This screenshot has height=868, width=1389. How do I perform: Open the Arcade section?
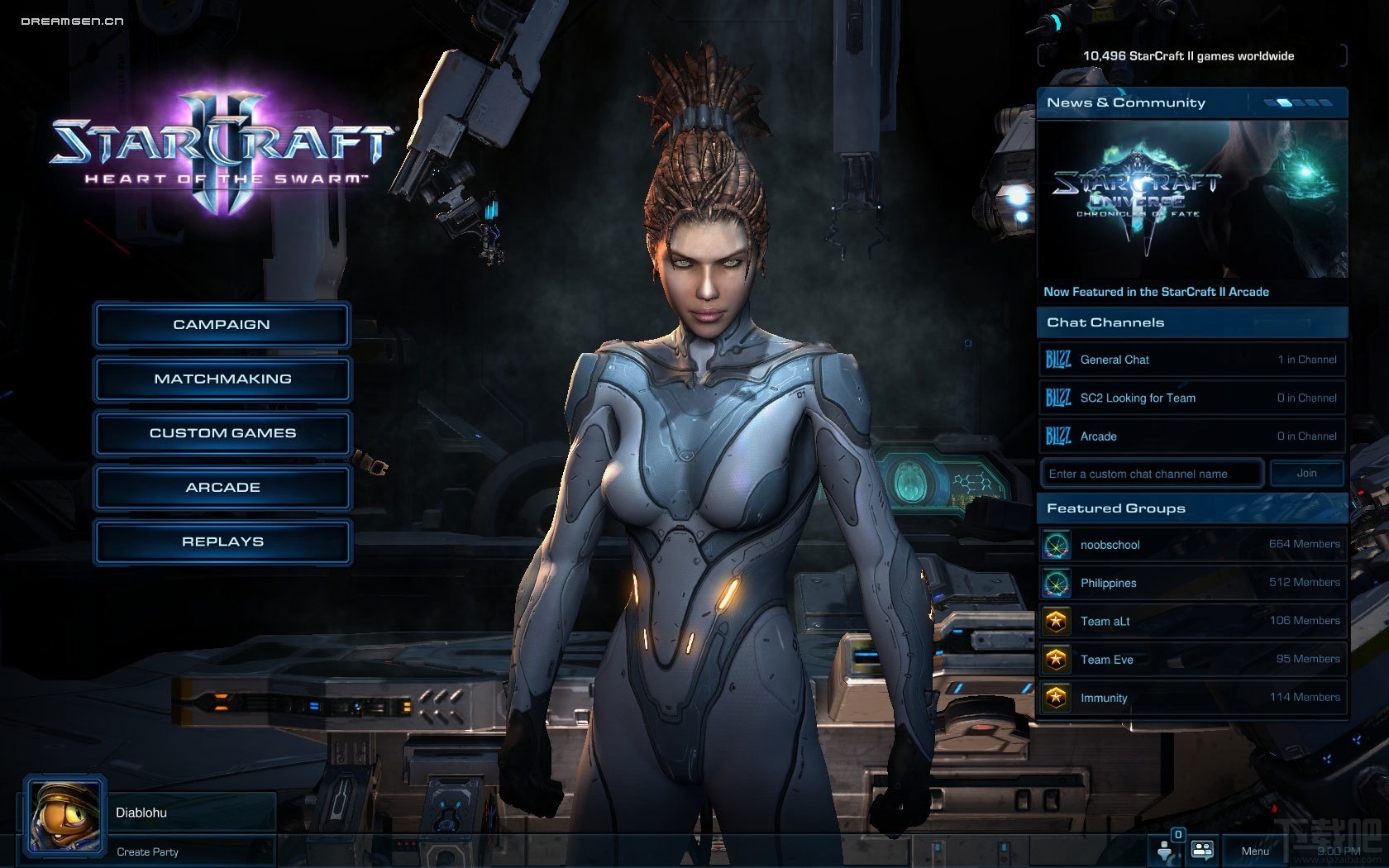click(222, 488)
